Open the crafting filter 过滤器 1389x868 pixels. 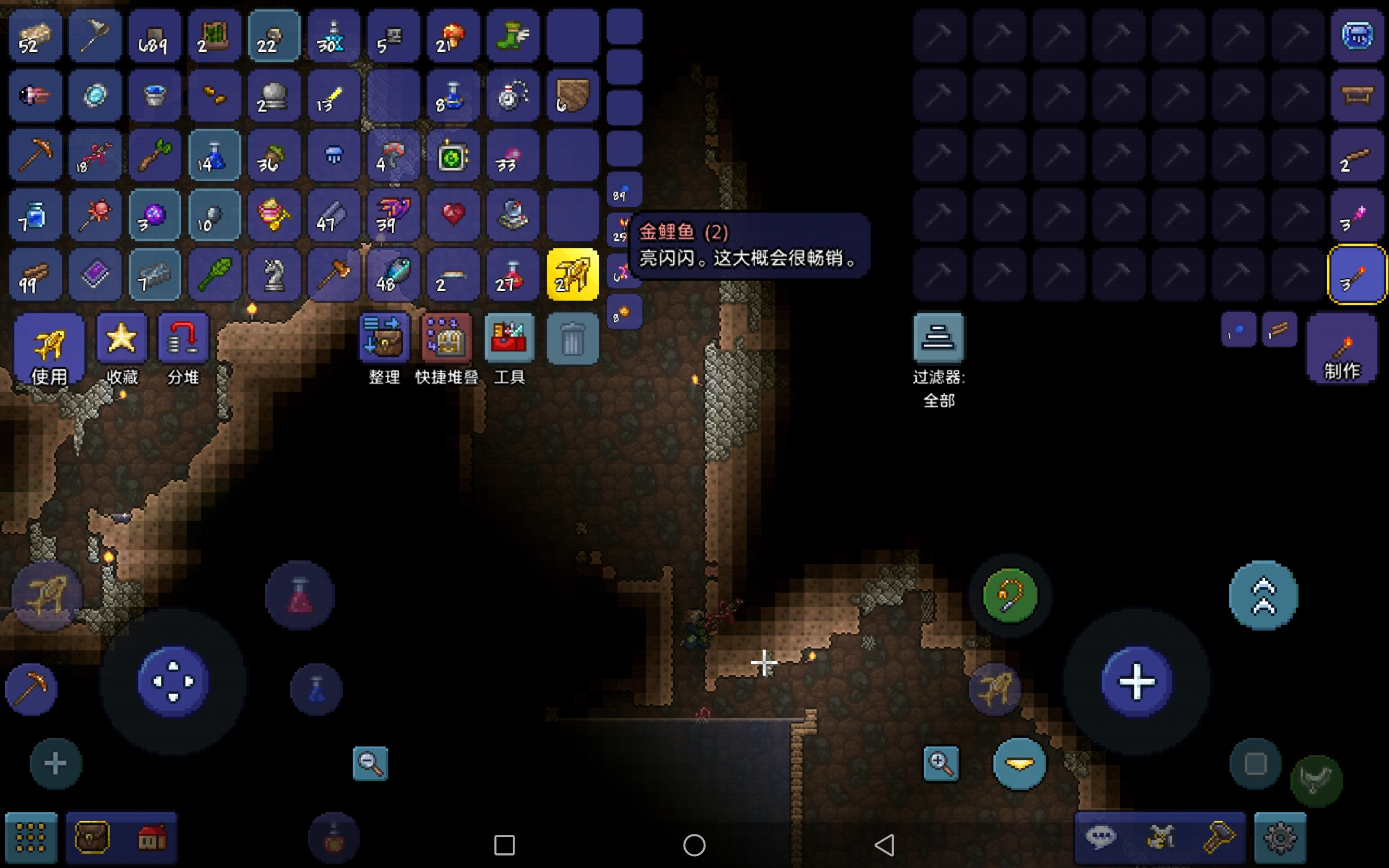click(x=939, y=339)
